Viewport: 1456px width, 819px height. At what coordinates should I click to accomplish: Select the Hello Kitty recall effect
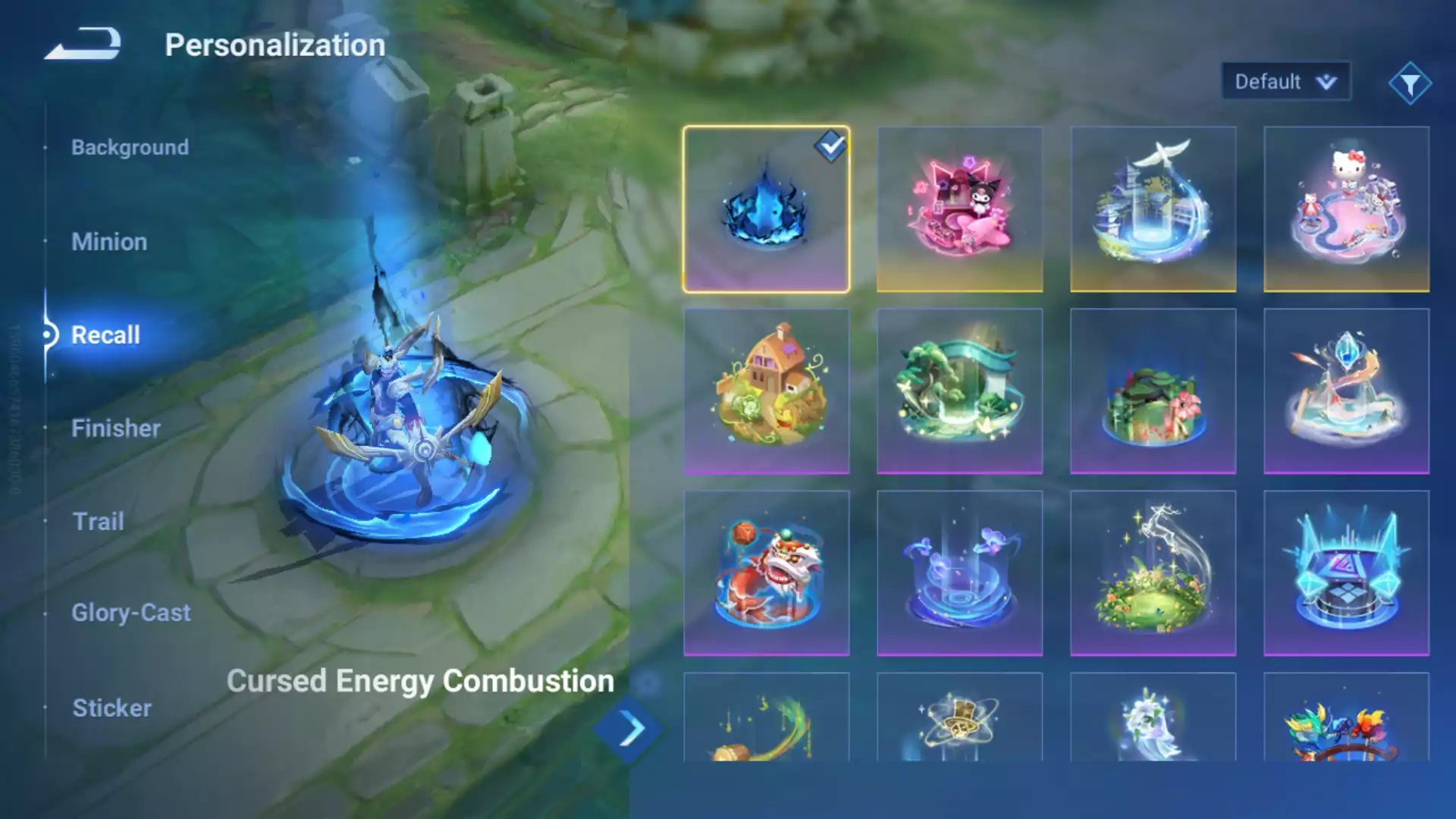1346,209
